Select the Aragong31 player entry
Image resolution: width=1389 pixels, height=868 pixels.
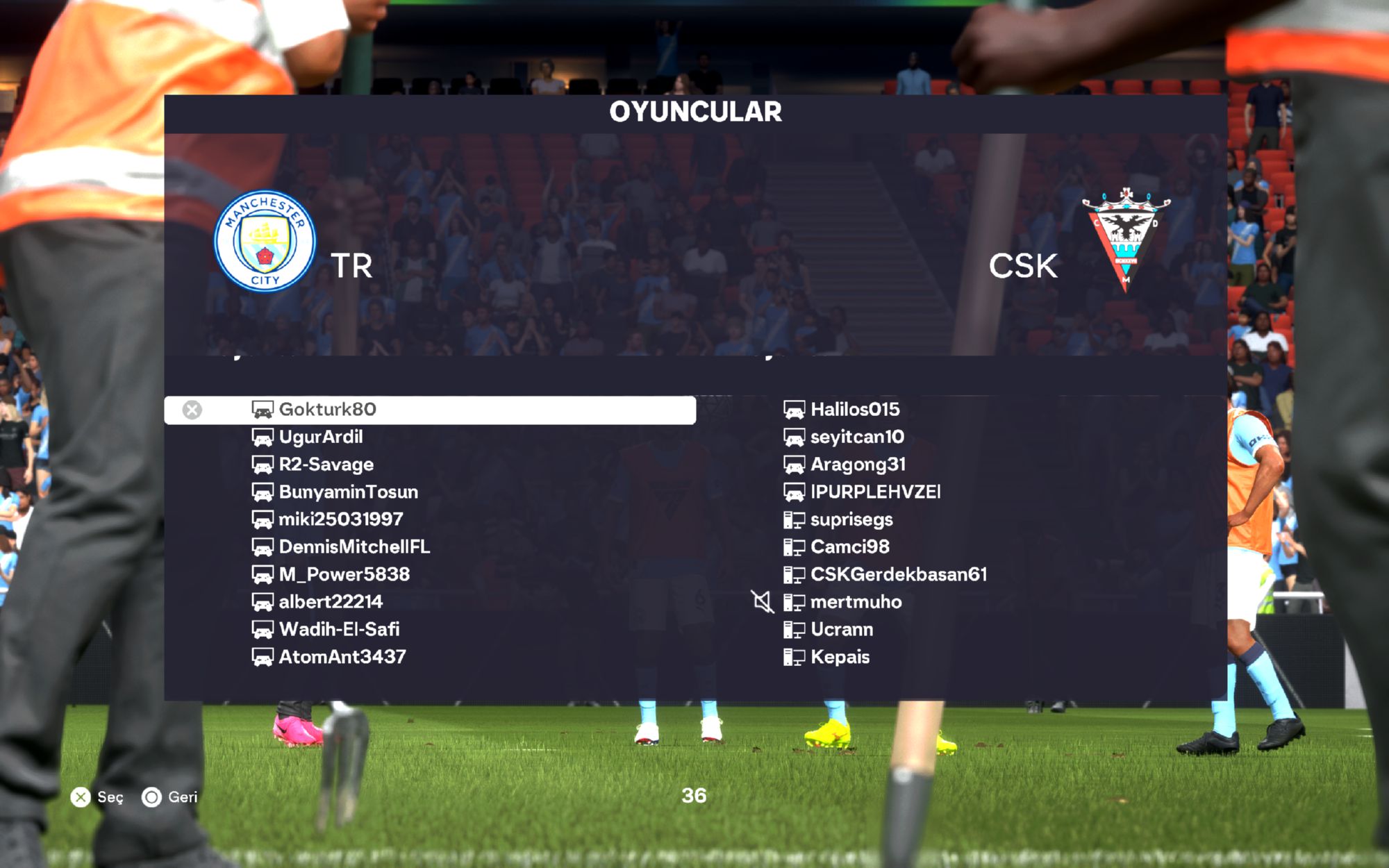(858, 465)
